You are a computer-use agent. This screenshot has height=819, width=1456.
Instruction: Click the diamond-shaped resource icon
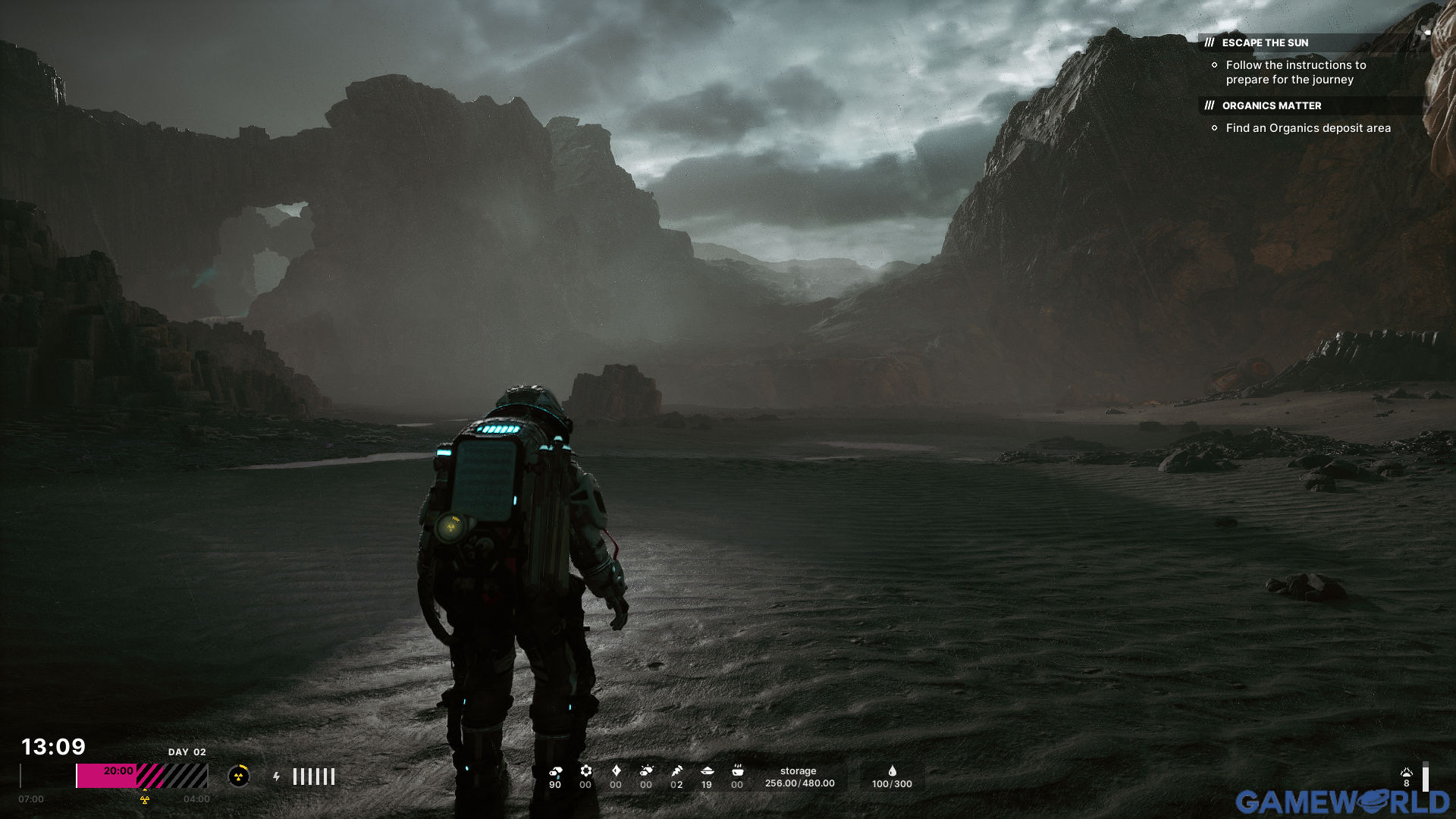coord(616,771)
